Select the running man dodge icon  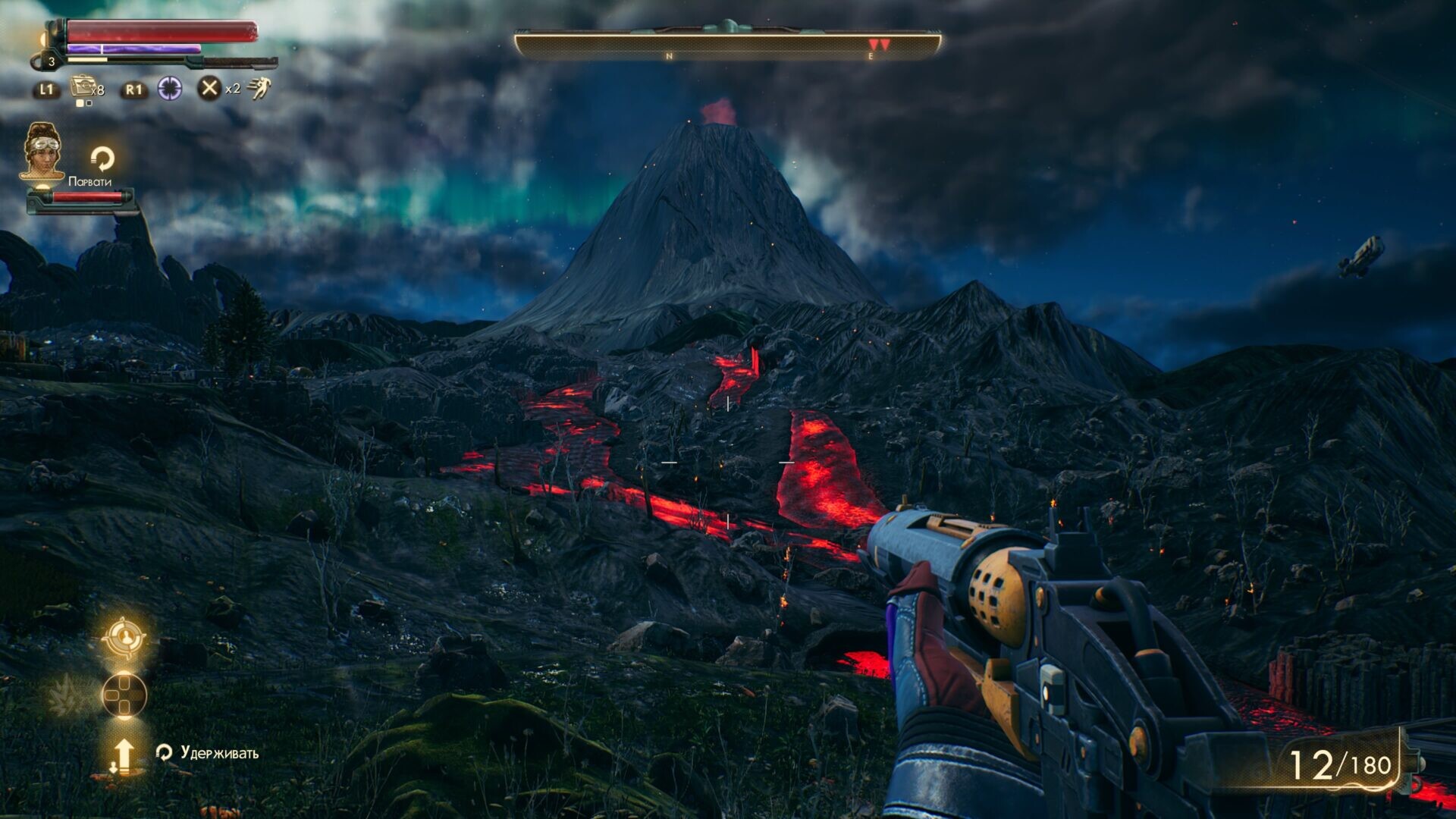(x=259, y=89)
